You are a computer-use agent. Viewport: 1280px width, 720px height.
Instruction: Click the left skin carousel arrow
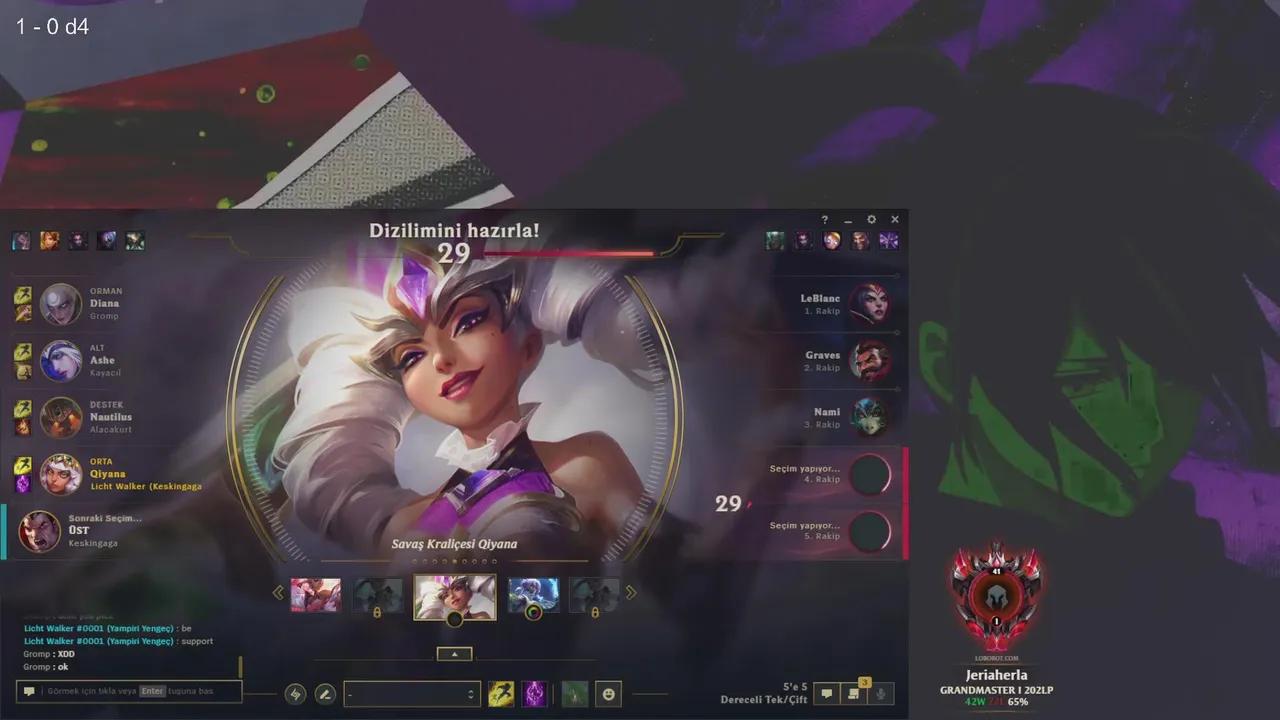[278, 592]
